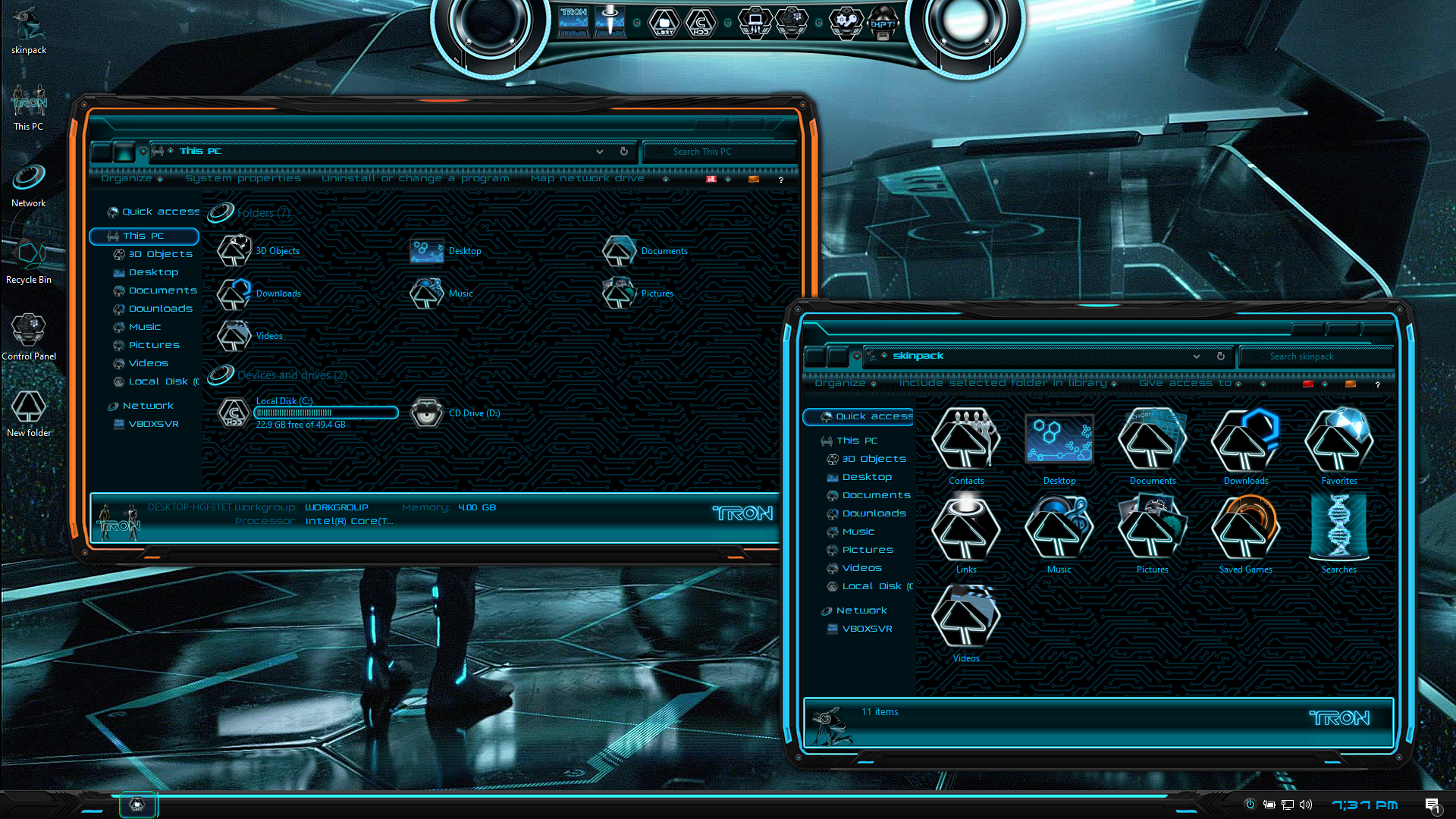Choose Map network drive in toolbar
Viewport: 1456px width, 819px height.
[x=588, y=178]
